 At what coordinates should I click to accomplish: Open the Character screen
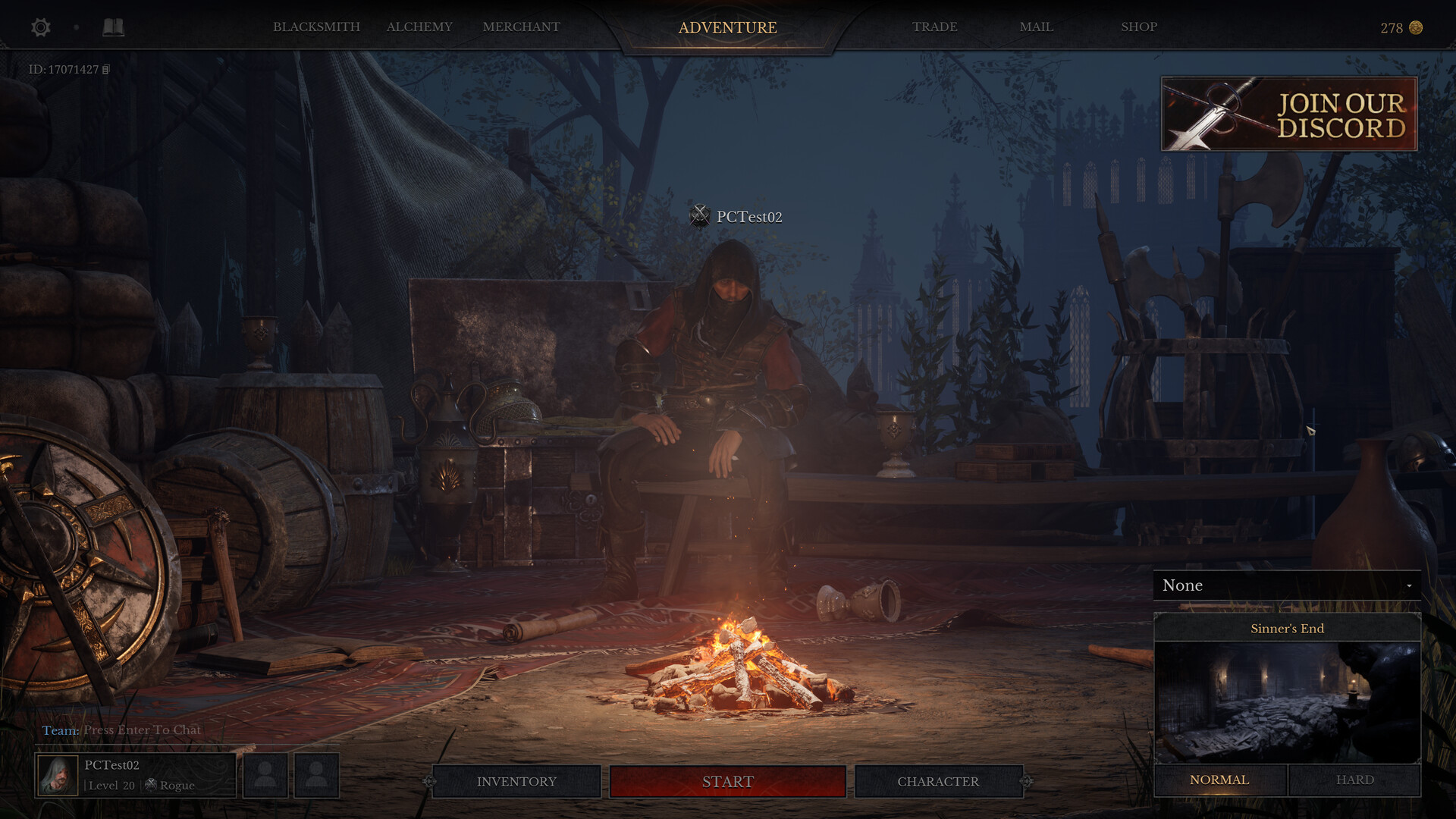(x=938, y=782)
